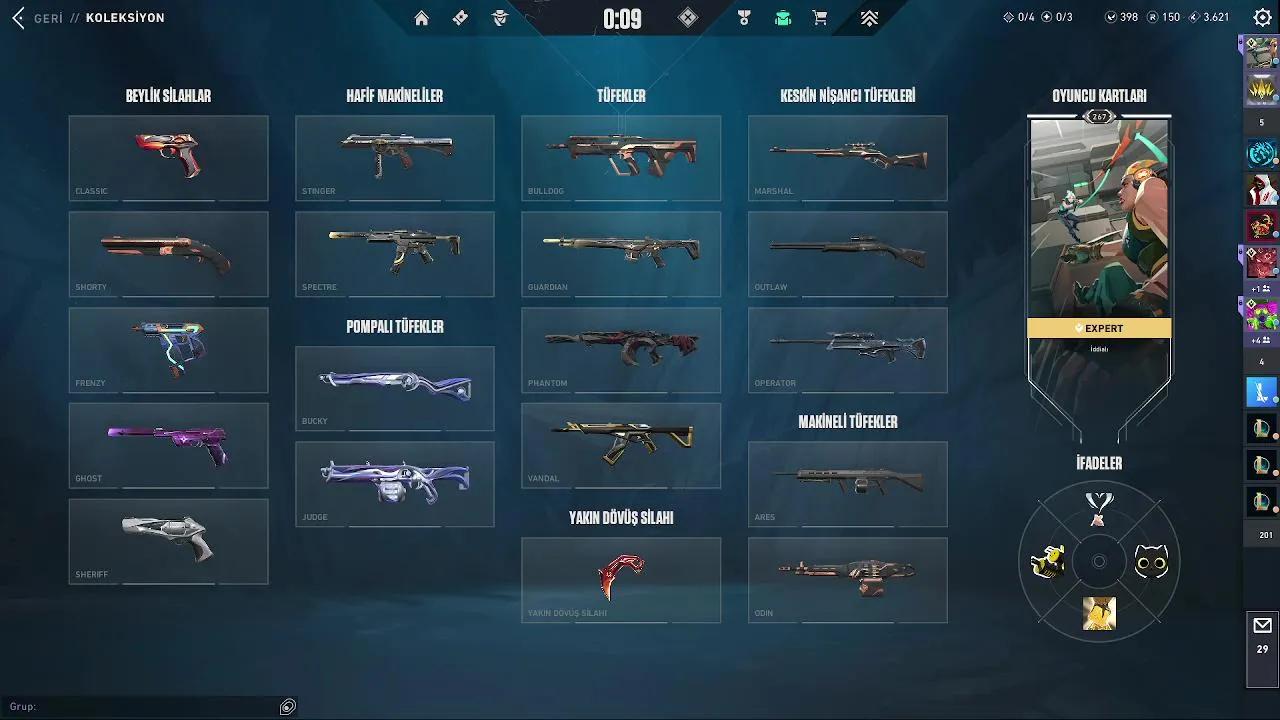The height and width of the screenshot is (720, 1280).
Task: Open the OYUNCU KARTLARI card selector
Action: 1098,97
